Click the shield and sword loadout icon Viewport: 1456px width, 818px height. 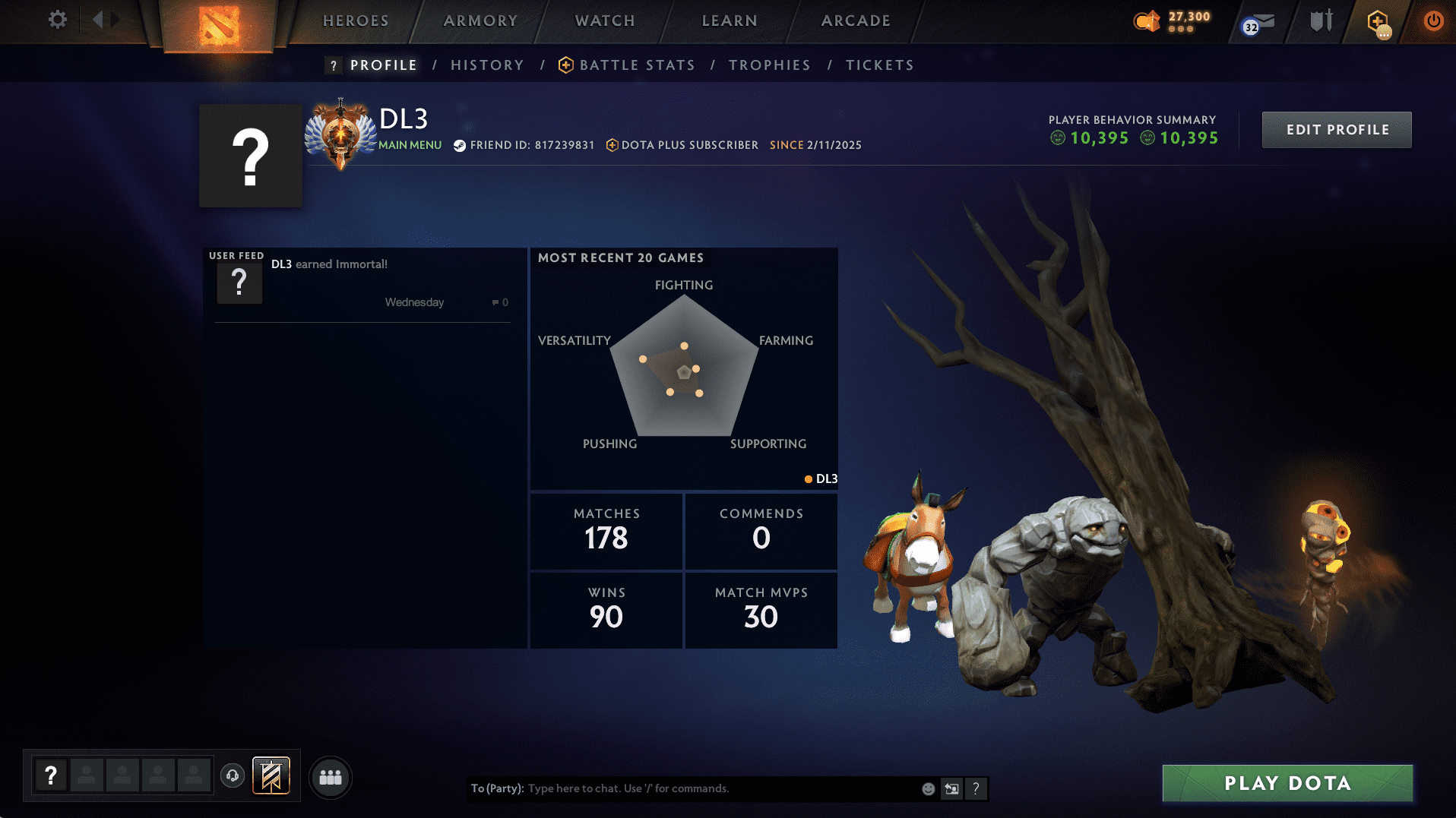pos(1320,21)
